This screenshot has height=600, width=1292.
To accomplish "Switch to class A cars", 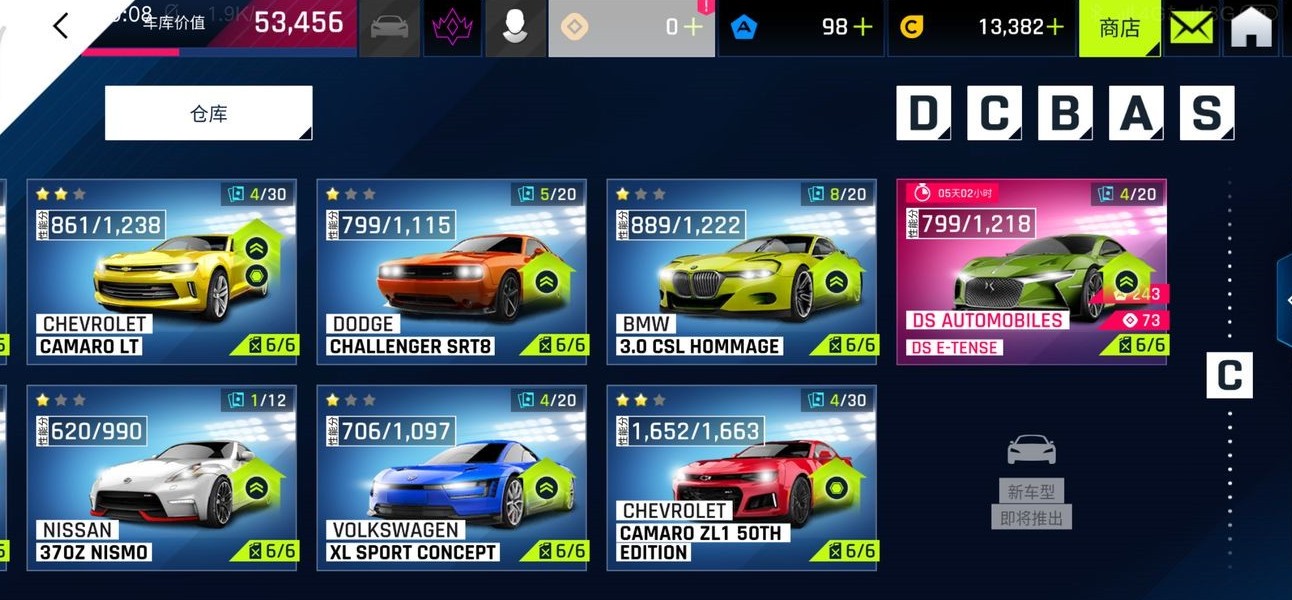I will (x=1136, y=113).
